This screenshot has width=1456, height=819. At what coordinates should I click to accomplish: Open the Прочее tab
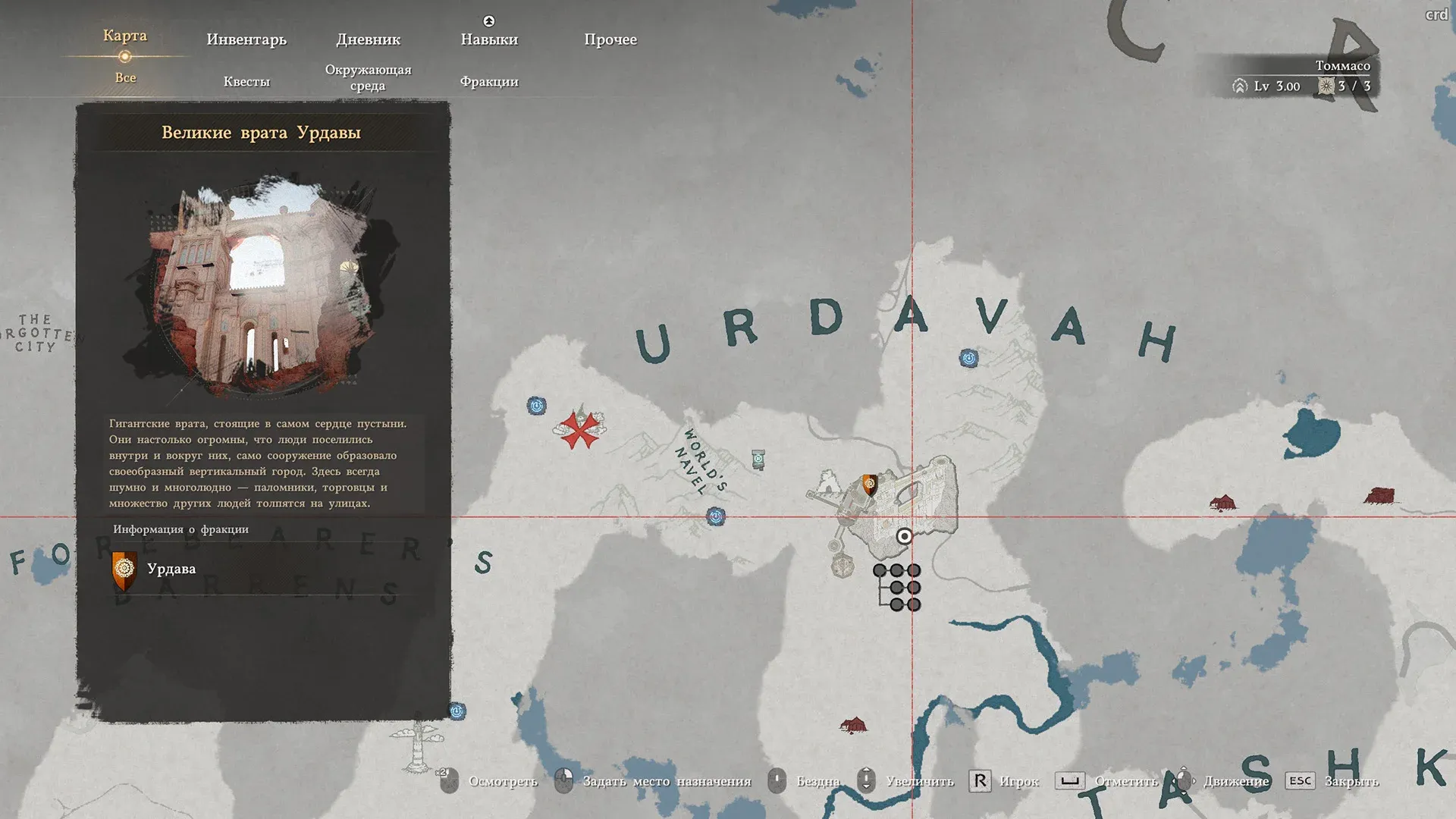point(610,39)
